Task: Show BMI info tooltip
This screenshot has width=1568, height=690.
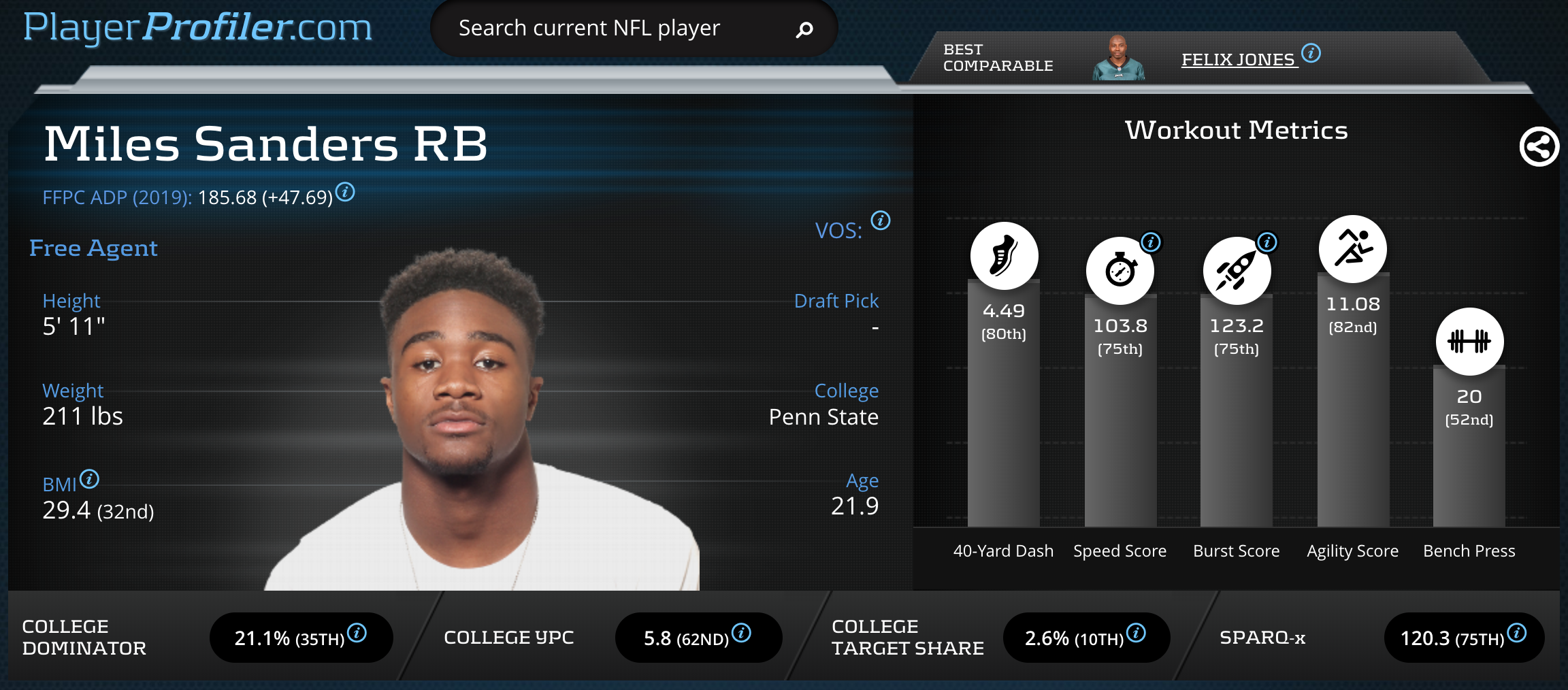Action: click(x=89, y=479)
